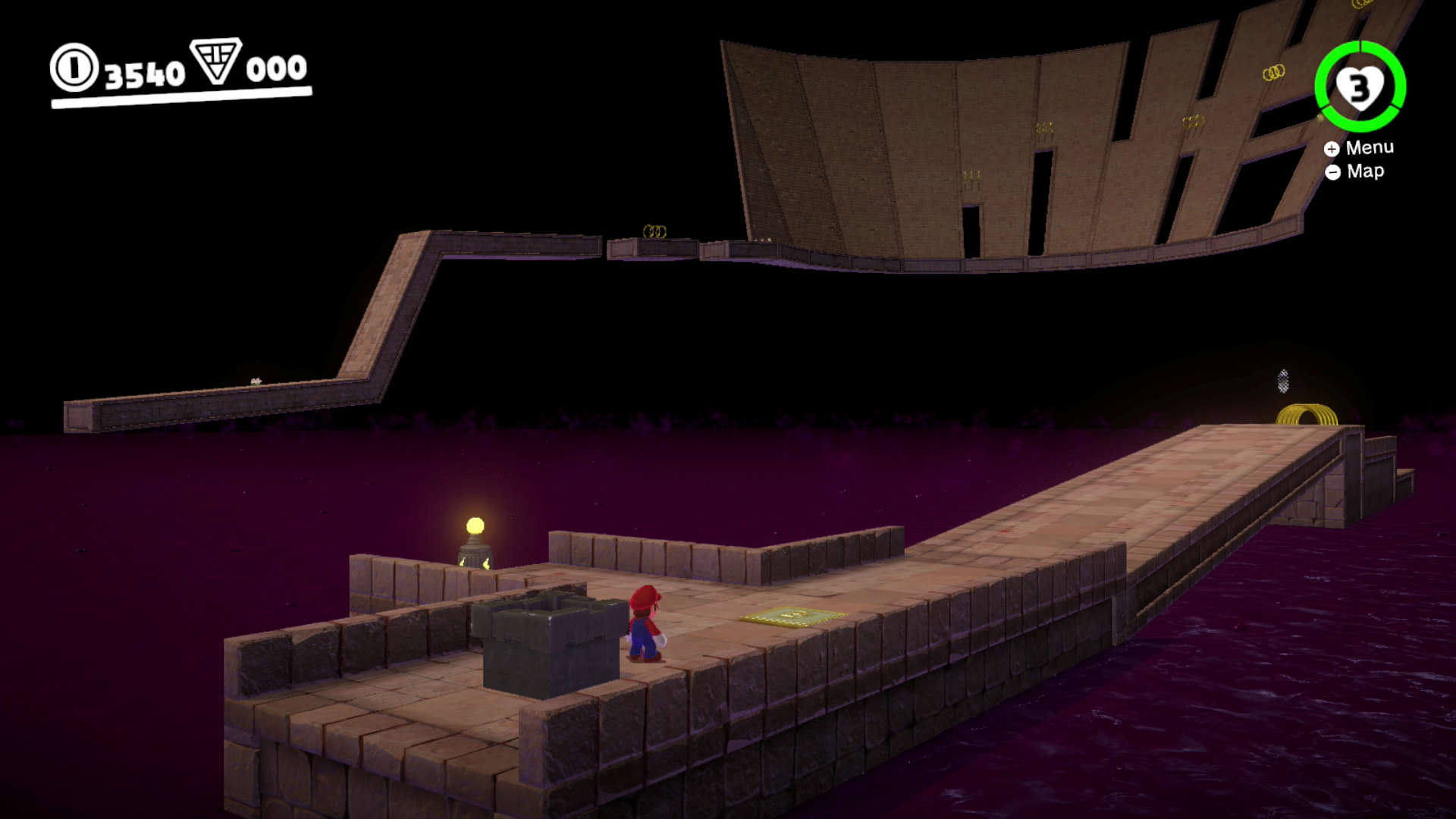Screen dimensions: 1456x819
Task: Click the Map text label
Action: click(x=1365, y=171)
